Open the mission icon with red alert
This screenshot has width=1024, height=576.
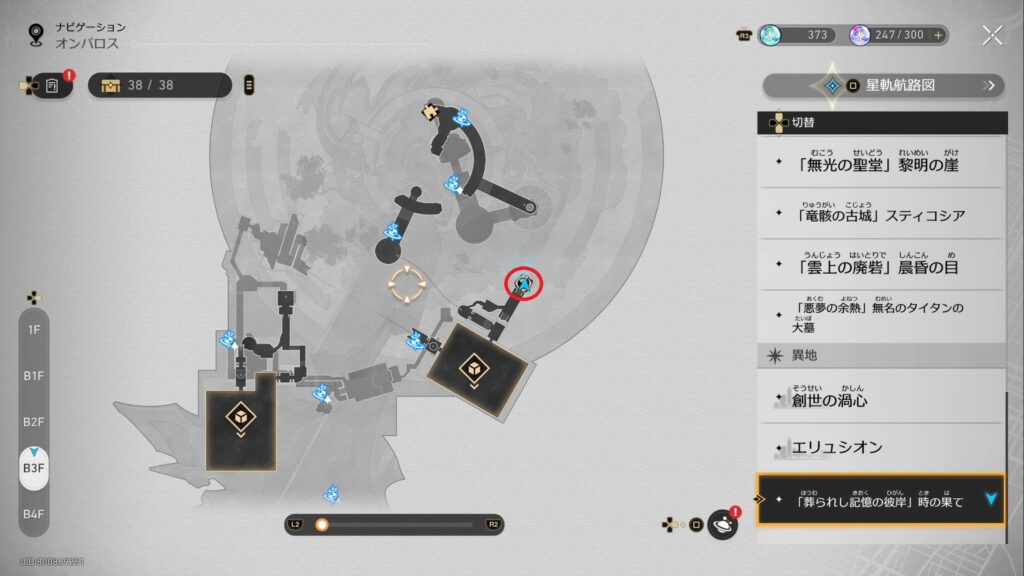[x=52, y=86]
